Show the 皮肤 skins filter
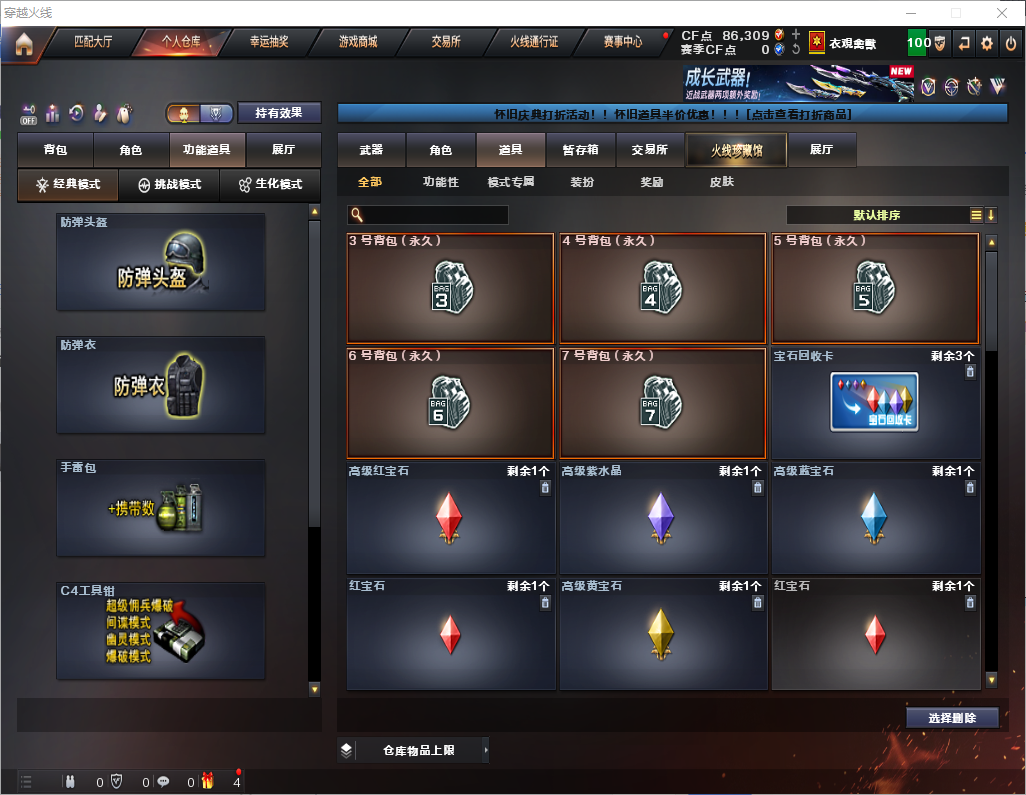The height and width of the screenshot is (795, 1026). tap(721, 182)
